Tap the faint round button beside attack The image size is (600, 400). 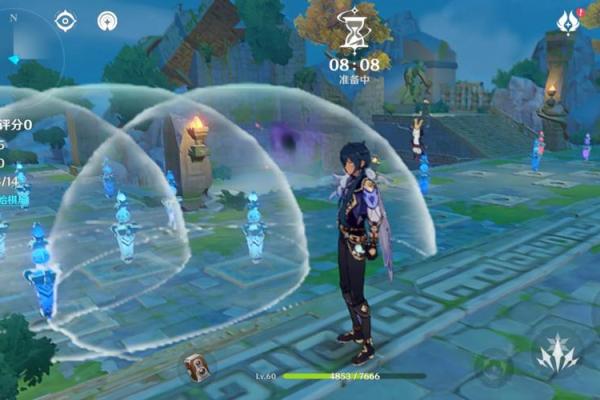pos(492,368)
